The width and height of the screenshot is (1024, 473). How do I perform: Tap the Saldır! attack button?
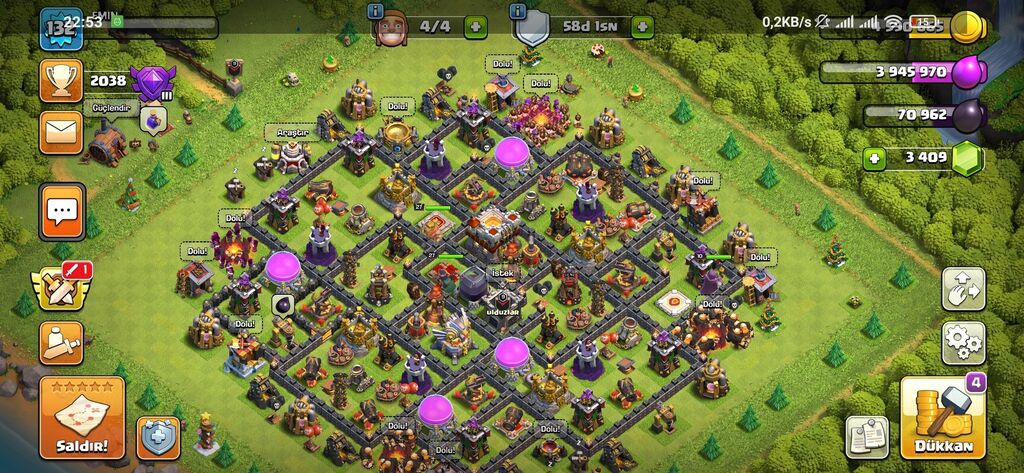(x=82, y=417)
